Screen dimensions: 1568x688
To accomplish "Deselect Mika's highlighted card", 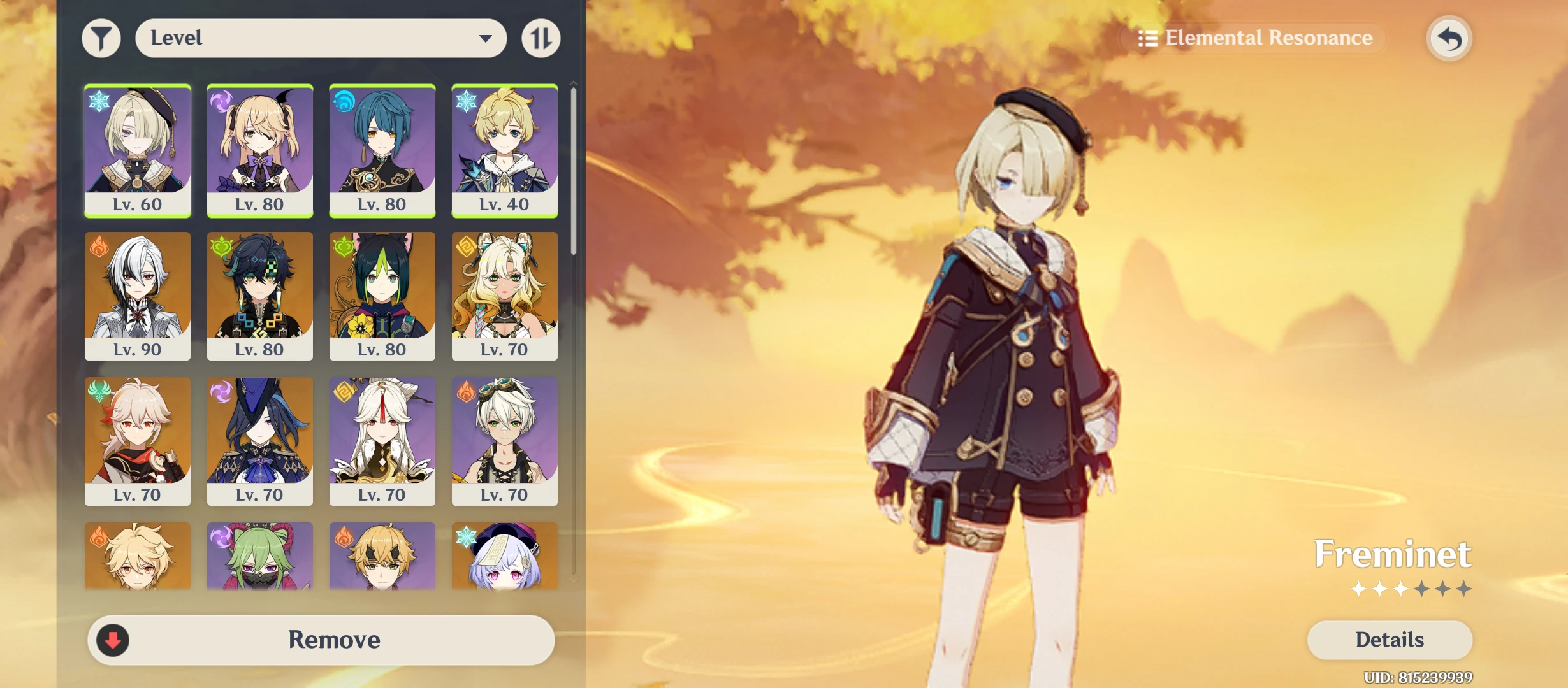I will point(504,150).
